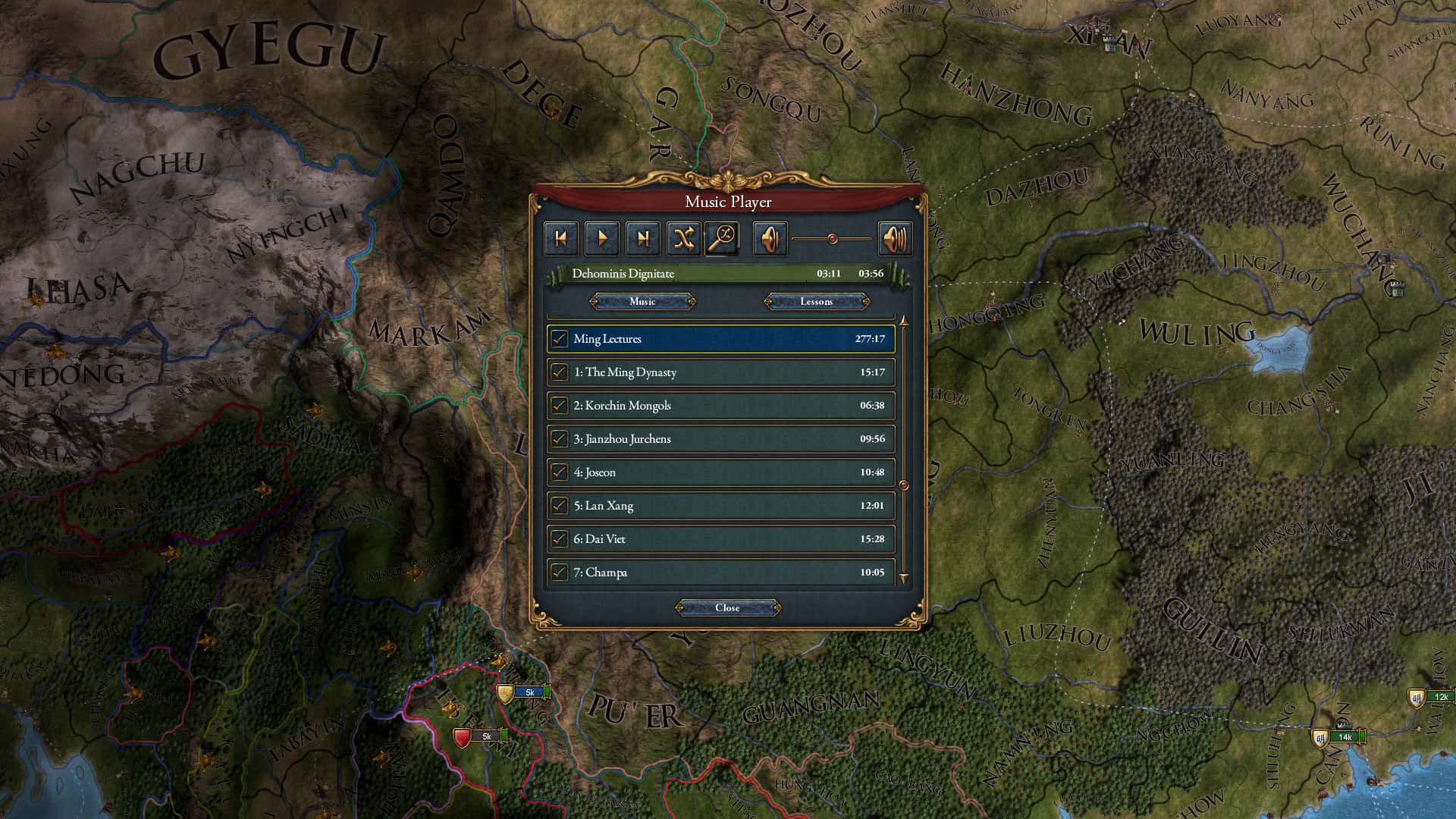1456x819 pixels.
Task: Expand the Lessons category
Action: (818, 301)
